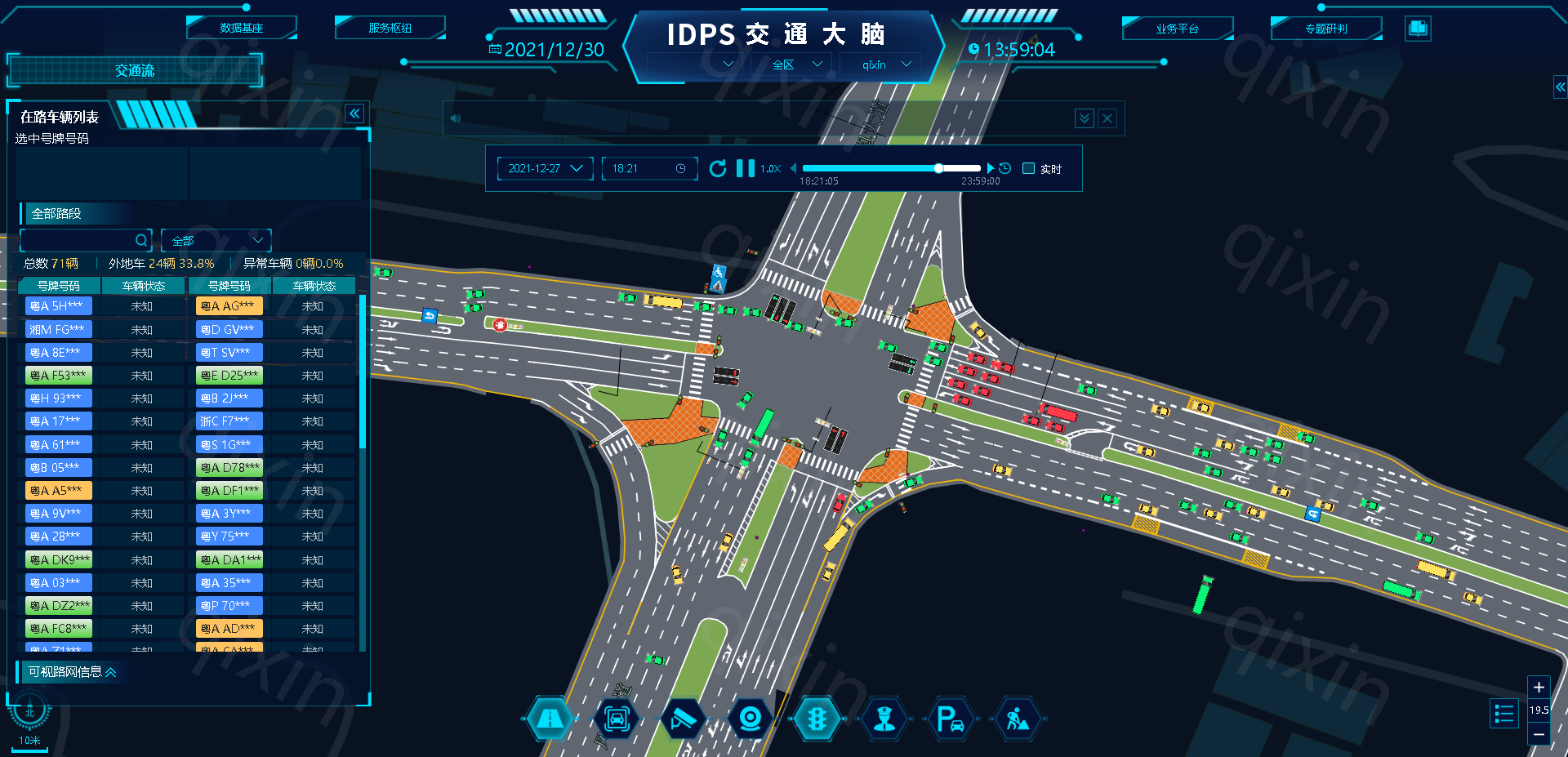Restart playback with the circular refresh icon

[718, 169]
